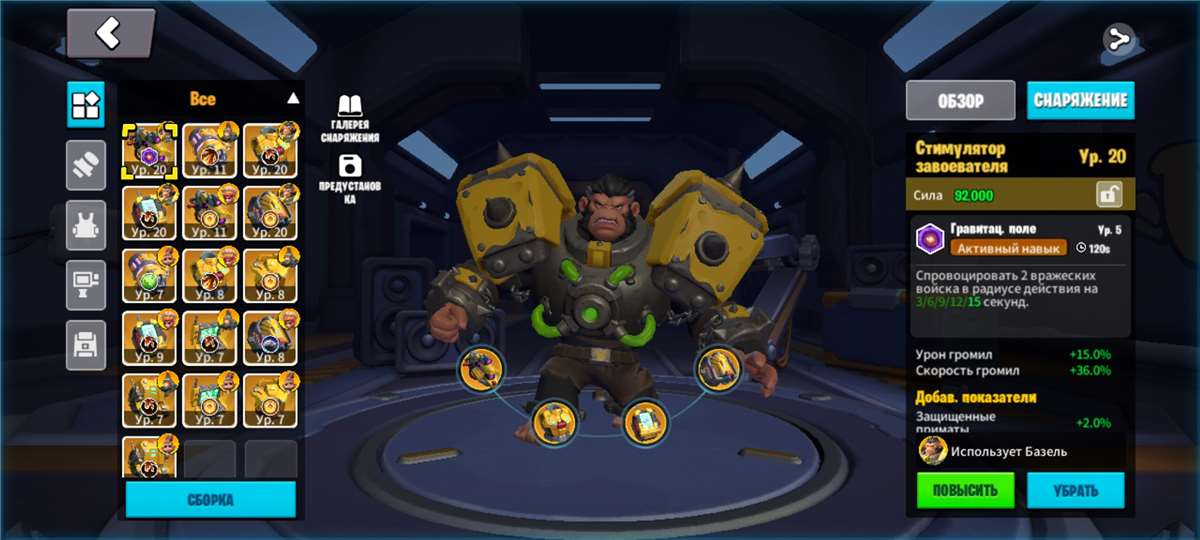Open the share menu
Screen dimensions: 1200x540
[x=1118, y=40]
